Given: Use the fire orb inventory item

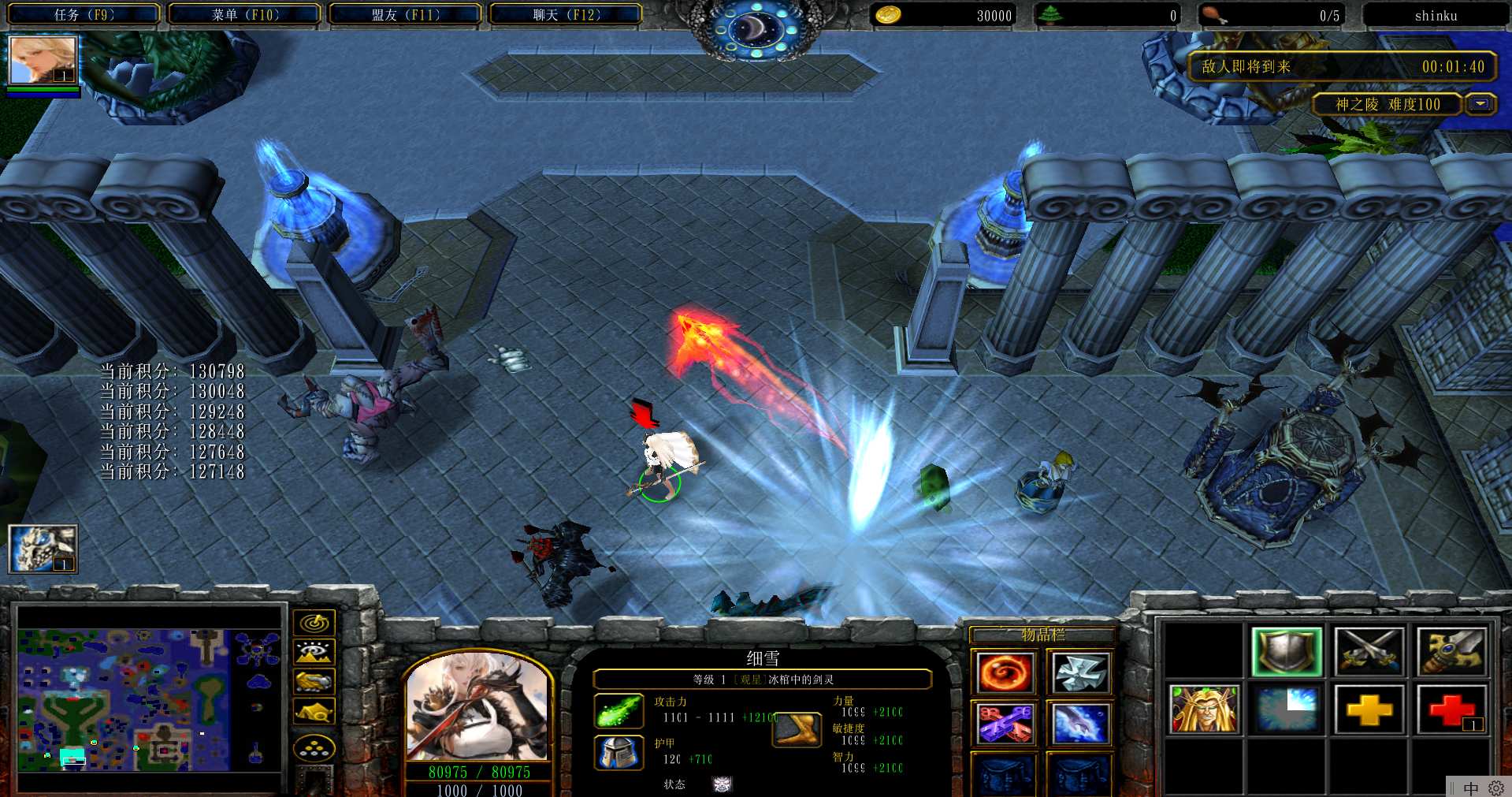Looking at the screenshot, I should coord(1004,673).
